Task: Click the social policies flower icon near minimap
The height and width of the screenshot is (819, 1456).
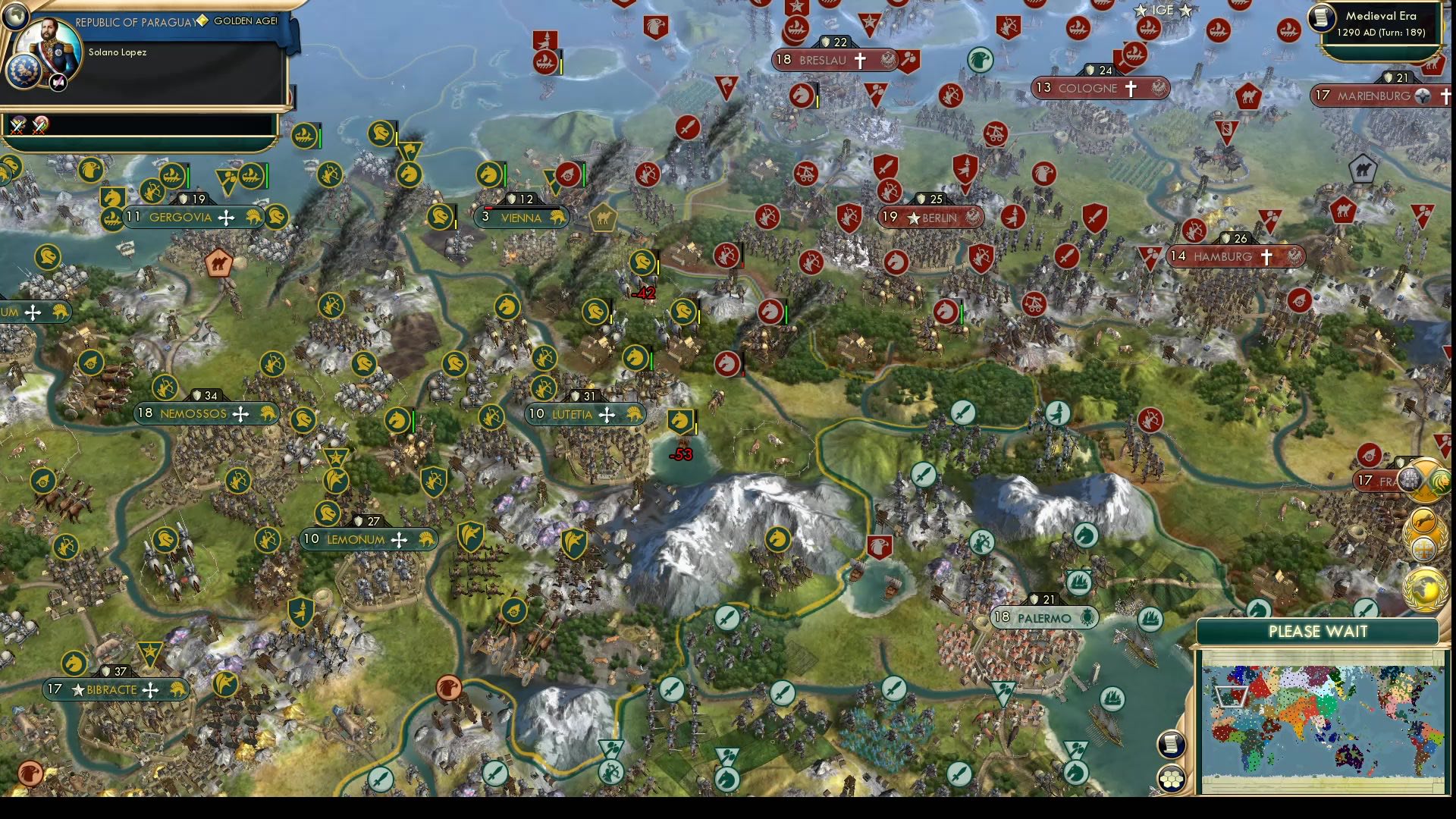Action: (x=1171, y=779)
